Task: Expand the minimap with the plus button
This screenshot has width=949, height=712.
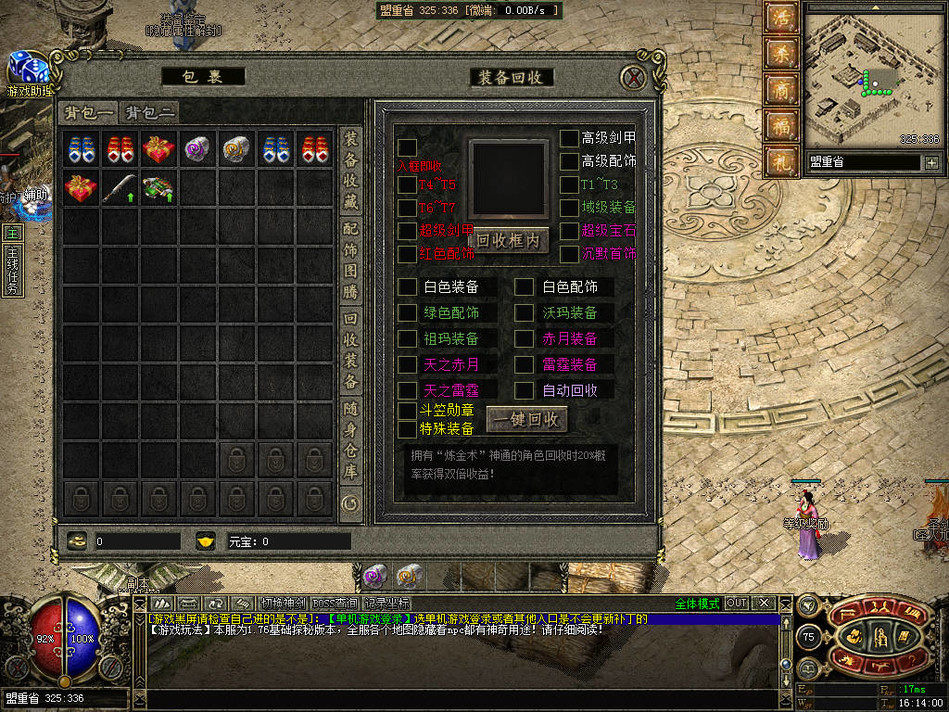Action: 931,162
